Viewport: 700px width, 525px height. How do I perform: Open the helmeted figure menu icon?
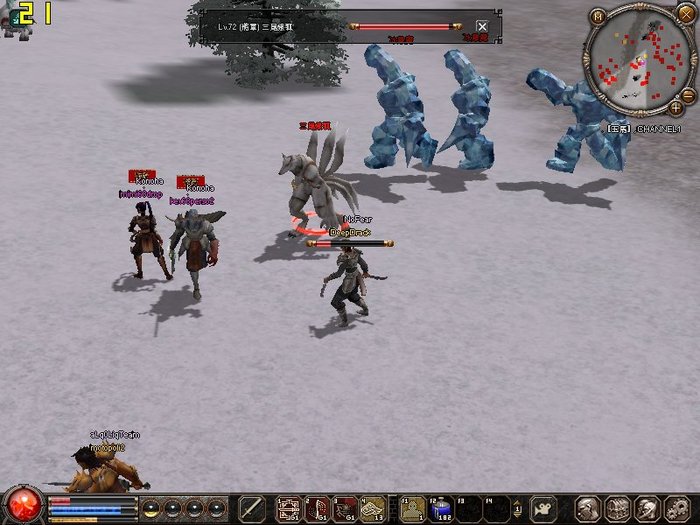click(648, 507)
